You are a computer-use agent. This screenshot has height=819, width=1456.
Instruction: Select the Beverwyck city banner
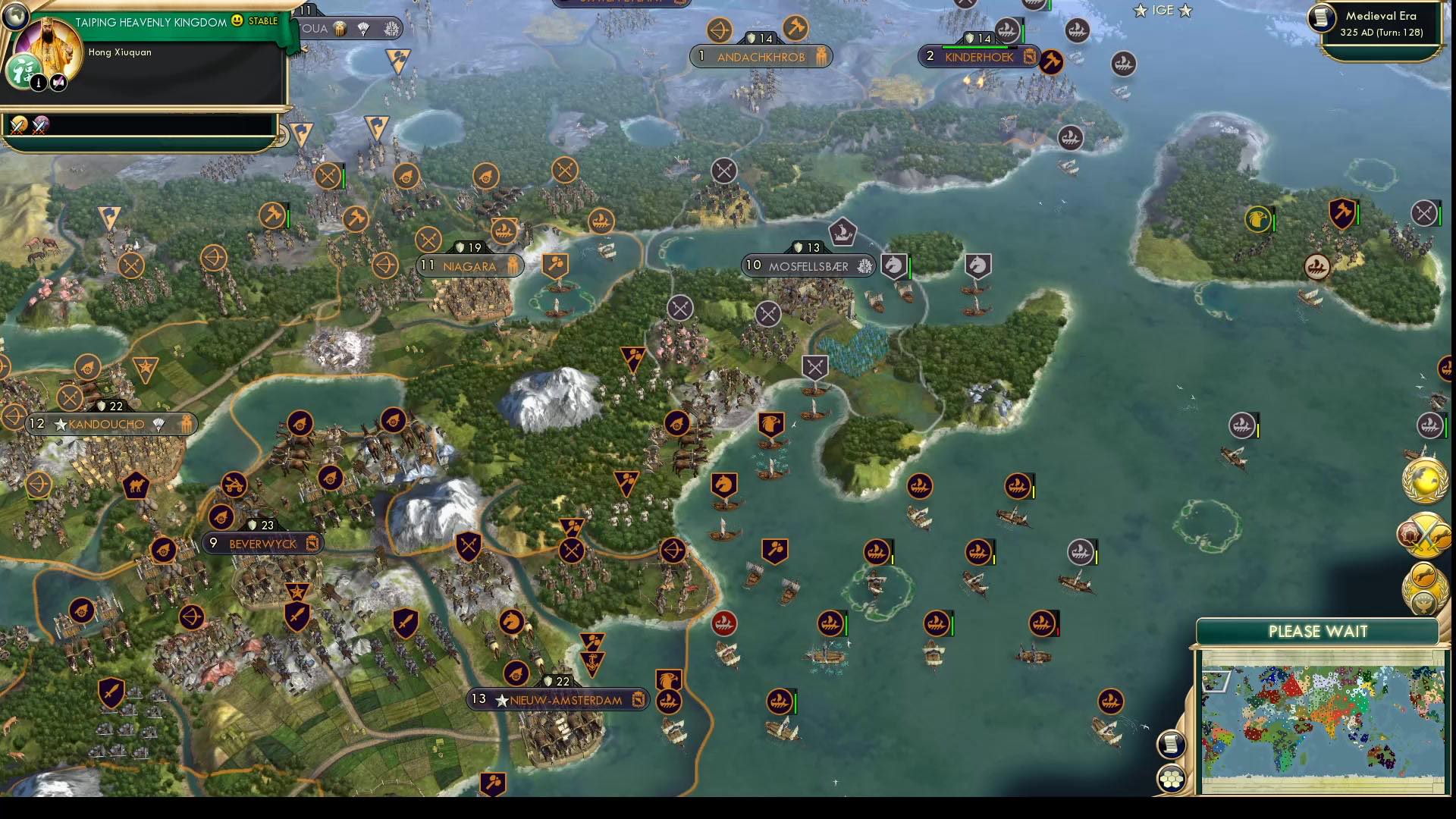pyautogui.click(x=262, y=544)
